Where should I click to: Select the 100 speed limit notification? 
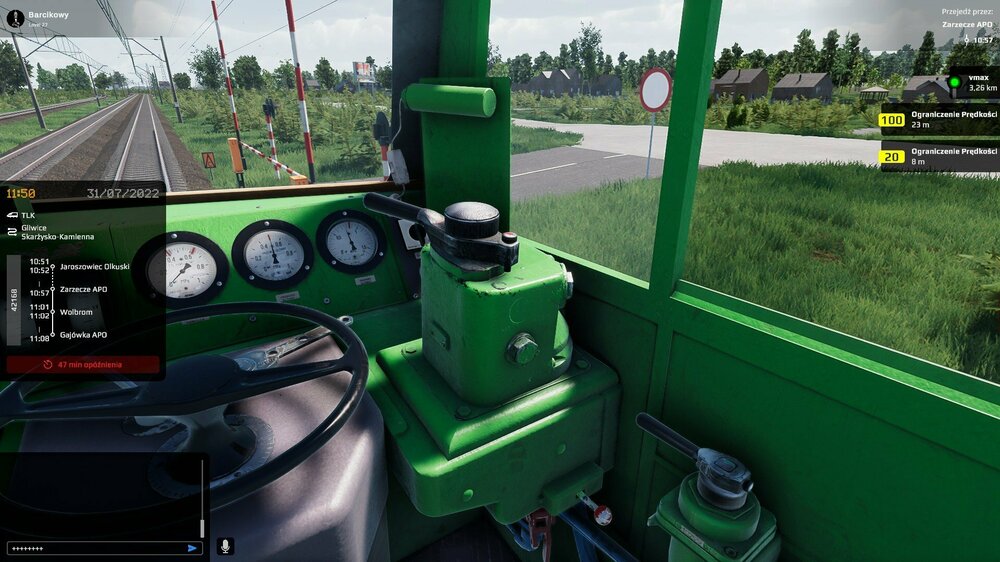(x=938, y=120)
